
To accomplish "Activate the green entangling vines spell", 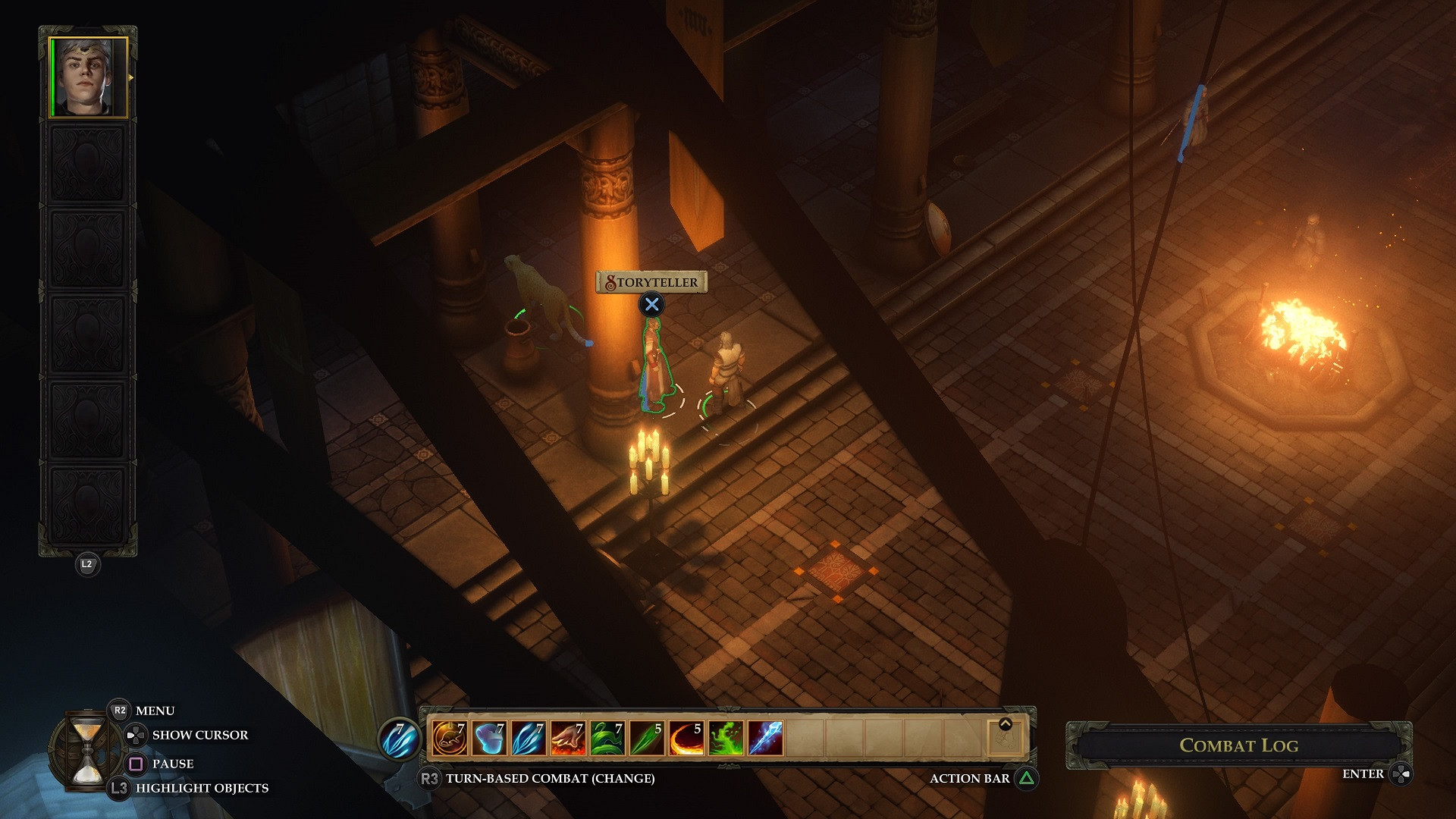I will pyautogui.click(x=607, y=738).
